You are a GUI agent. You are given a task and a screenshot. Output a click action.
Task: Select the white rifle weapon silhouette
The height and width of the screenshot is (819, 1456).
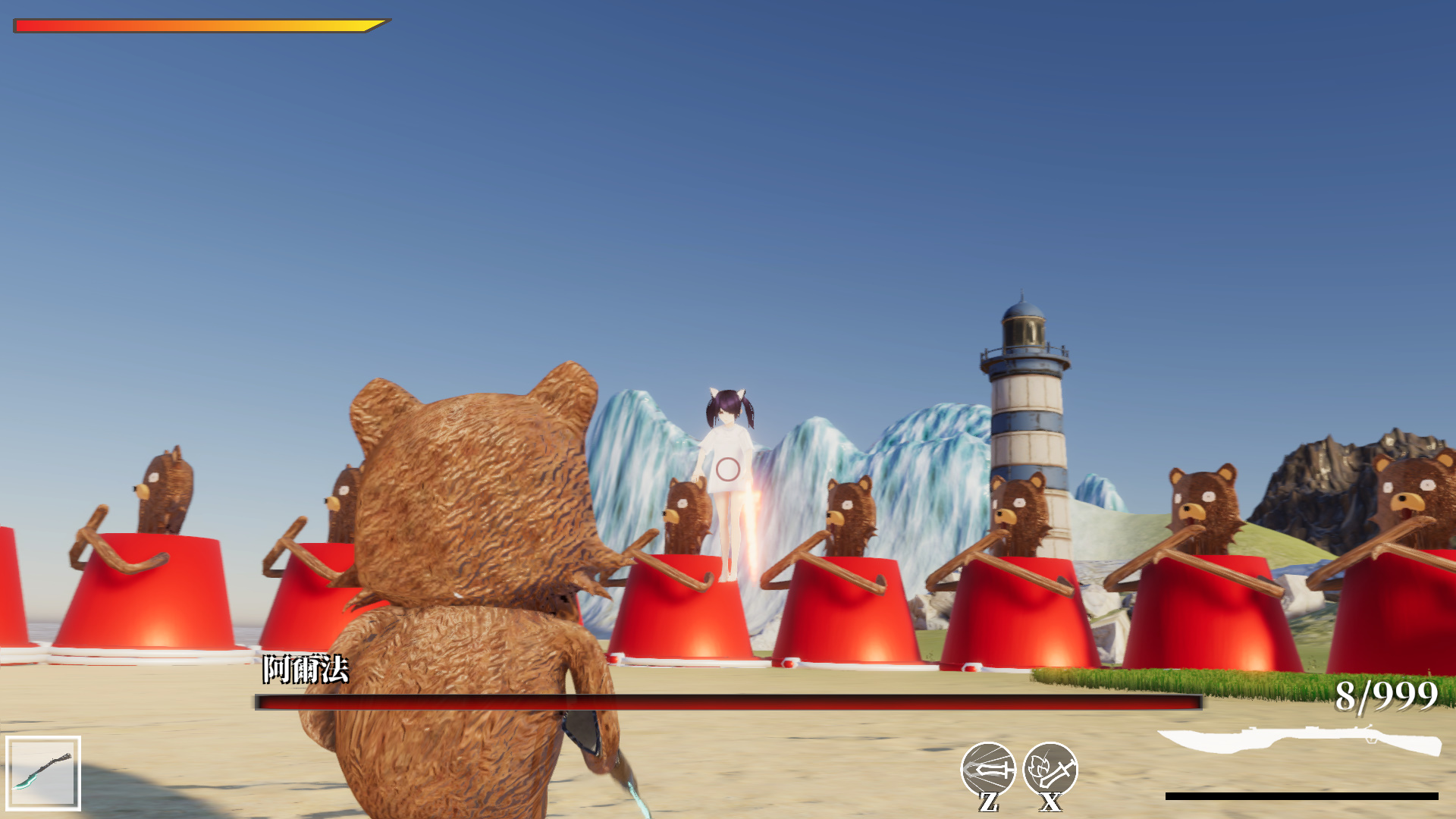coord(1300,739)
